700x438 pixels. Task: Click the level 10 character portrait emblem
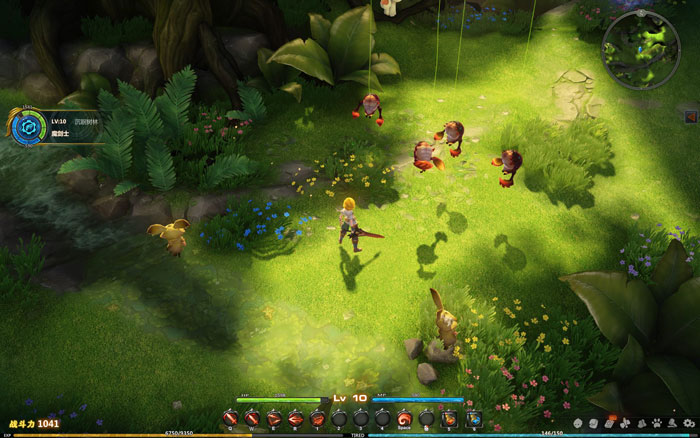[24, 125]
